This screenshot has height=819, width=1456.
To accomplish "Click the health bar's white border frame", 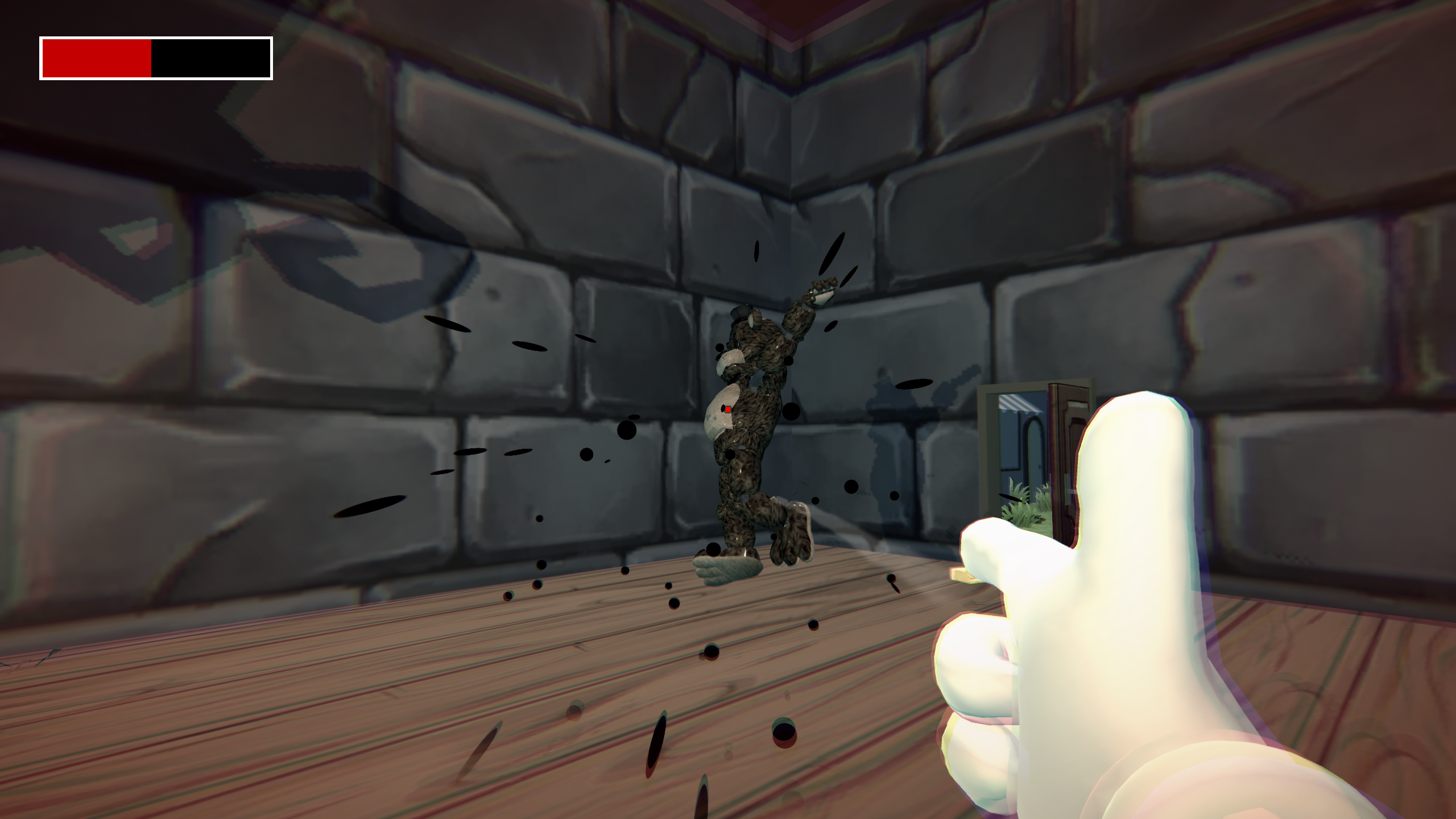I will [154, 39].
